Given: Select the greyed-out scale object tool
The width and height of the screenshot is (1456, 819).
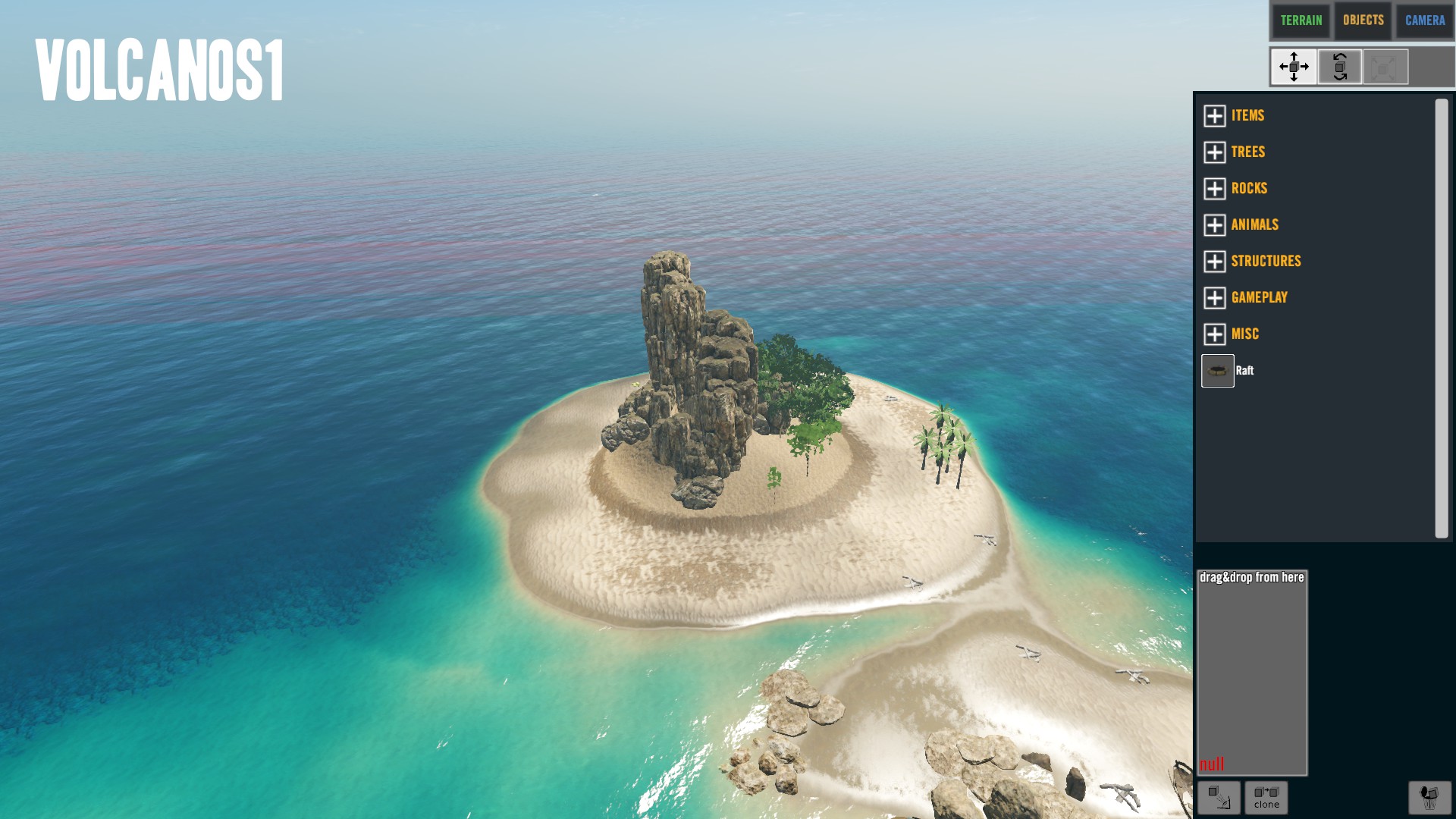Looking at the screenshot, I should pos(1385,67).
